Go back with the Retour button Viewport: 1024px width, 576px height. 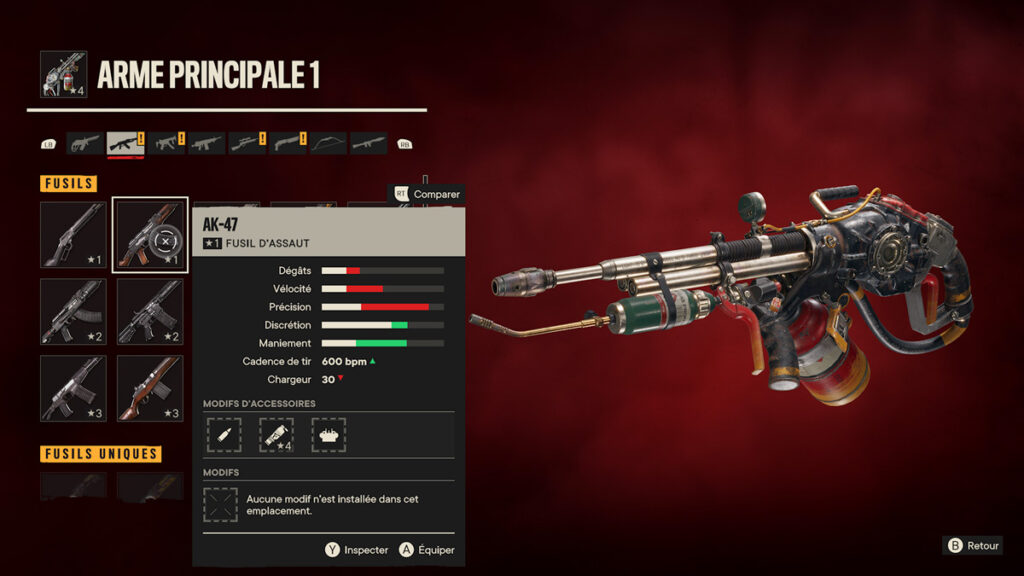973,545
